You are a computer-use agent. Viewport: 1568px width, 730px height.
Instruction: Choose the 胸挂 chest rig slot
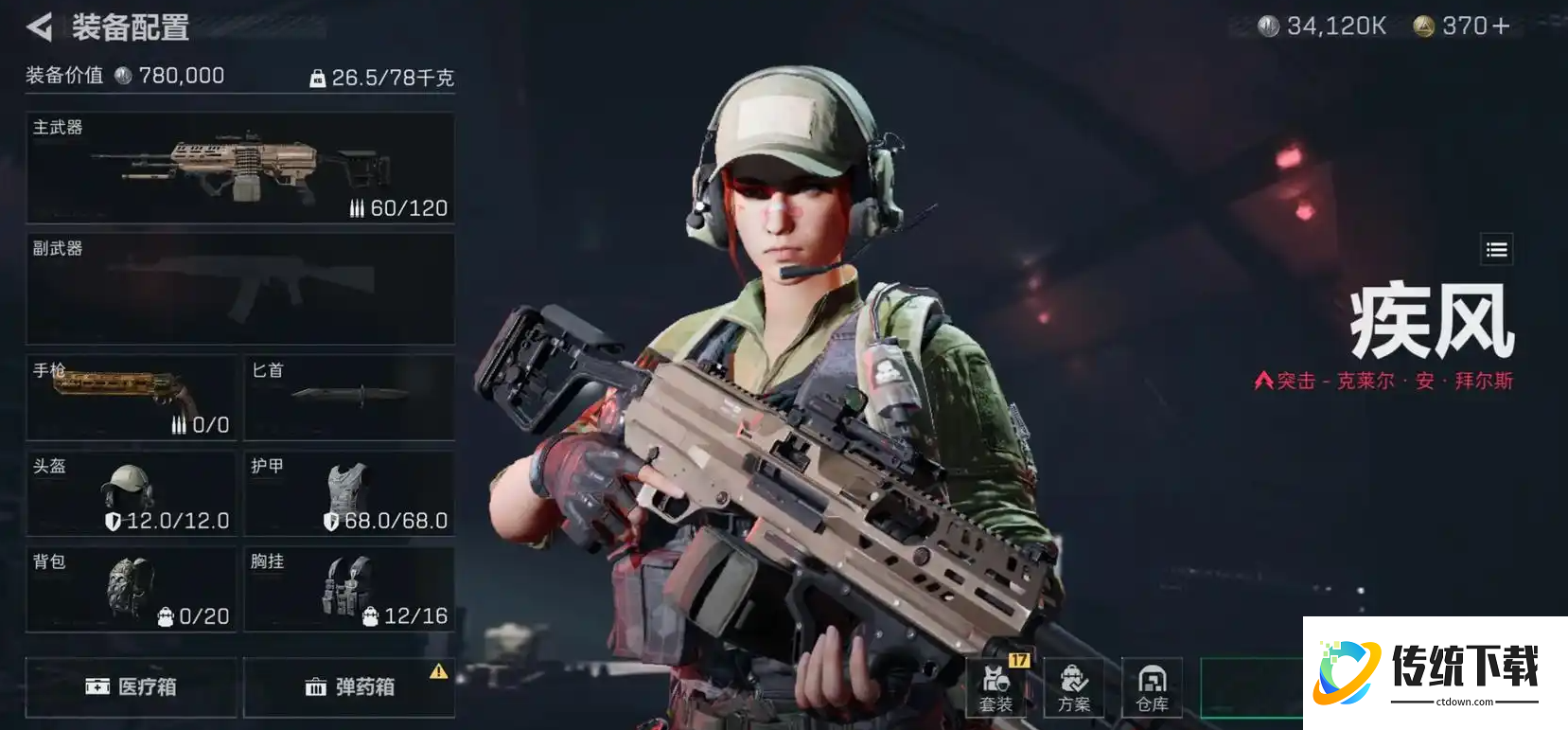click(x=349, y=589)
